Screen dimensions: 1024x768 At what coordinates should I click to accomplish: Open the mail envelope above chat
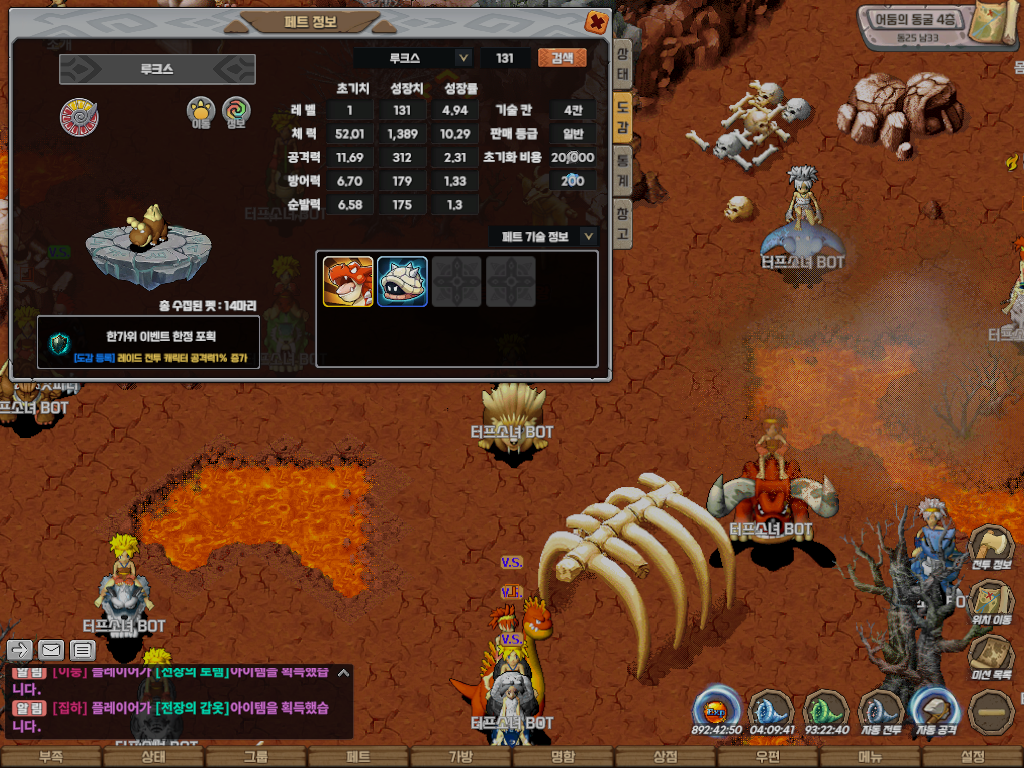pos(51,650)
